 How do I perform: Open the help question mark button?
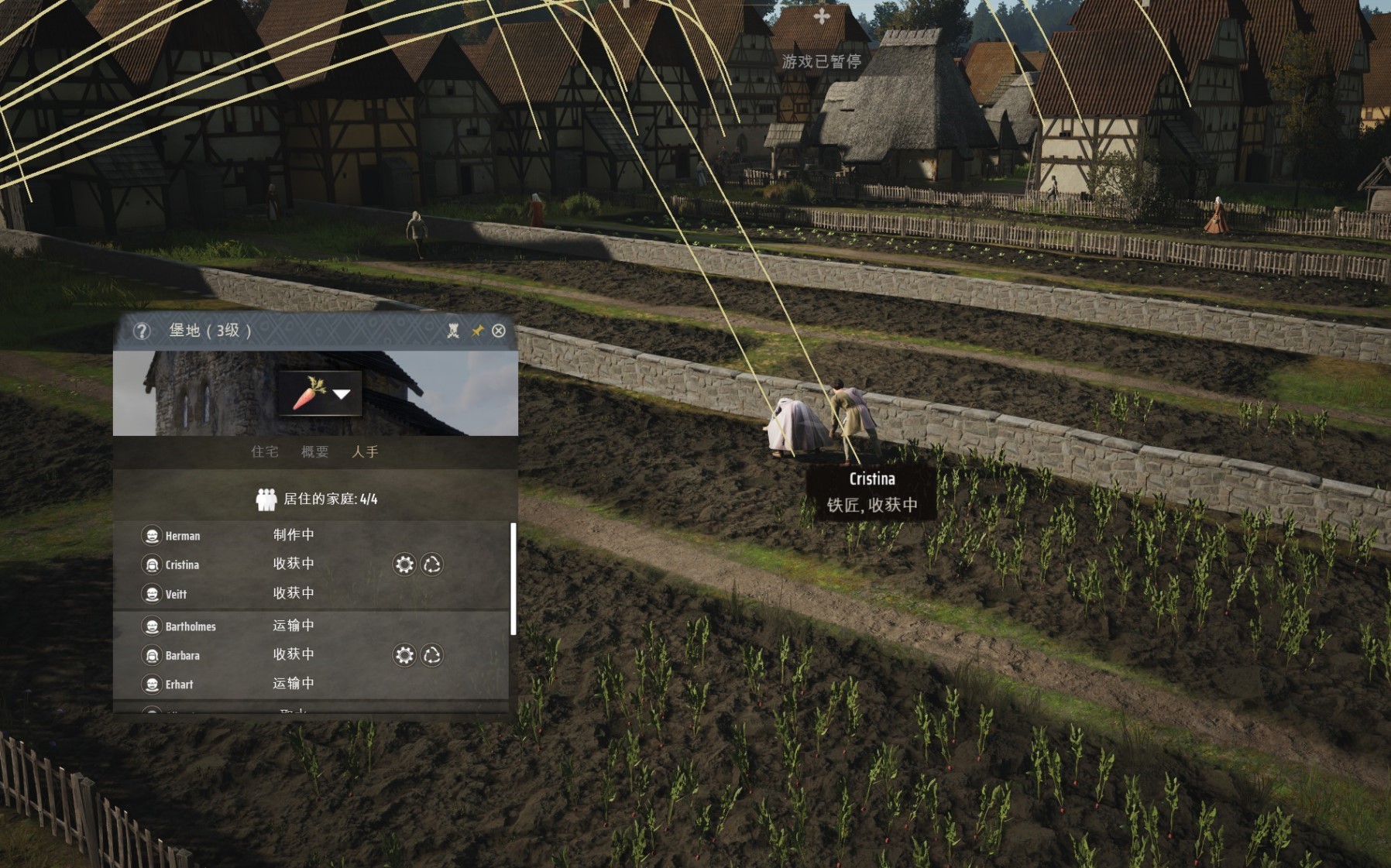pyautogui.click(x=141, y=331)
